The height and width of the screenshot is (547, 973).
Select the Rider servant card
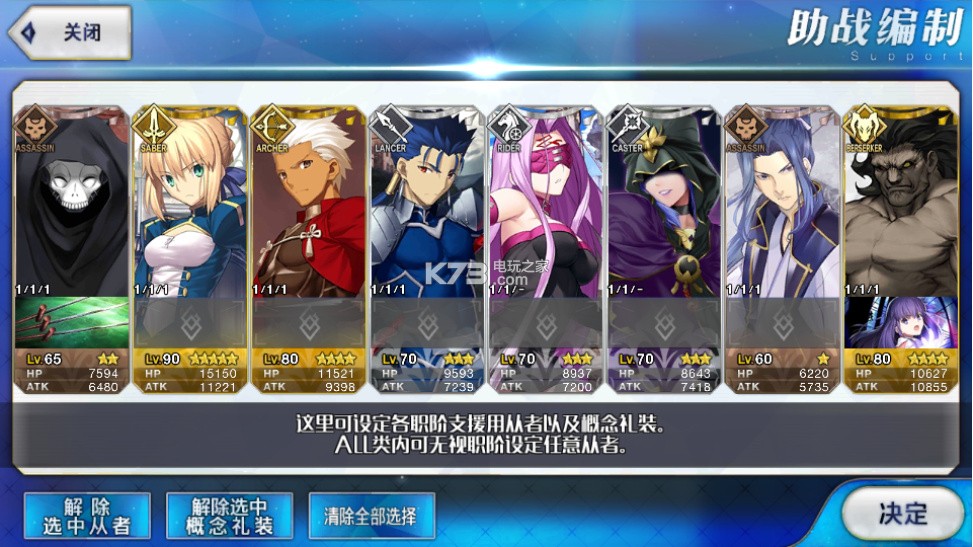point(545,210)
